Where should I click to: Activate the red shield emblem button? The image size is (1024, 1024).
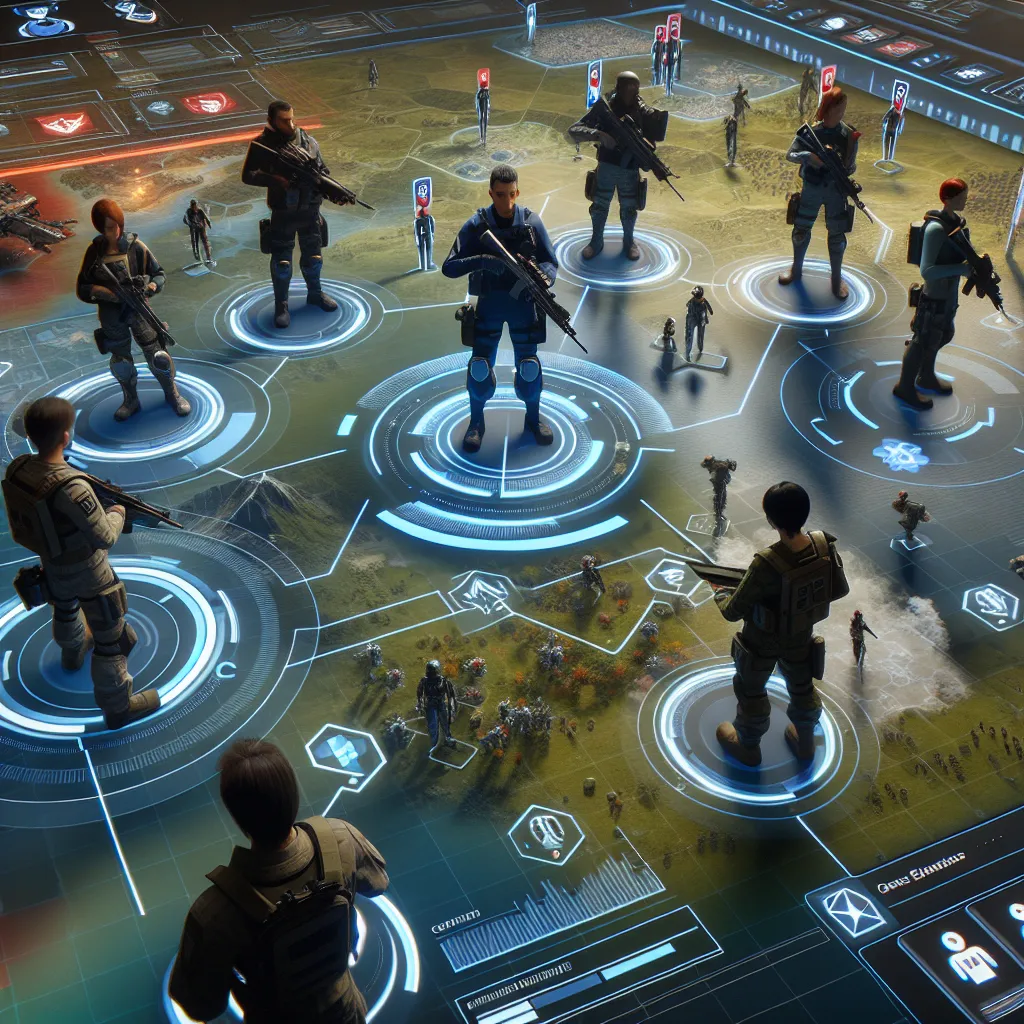(x=208, y=102)
